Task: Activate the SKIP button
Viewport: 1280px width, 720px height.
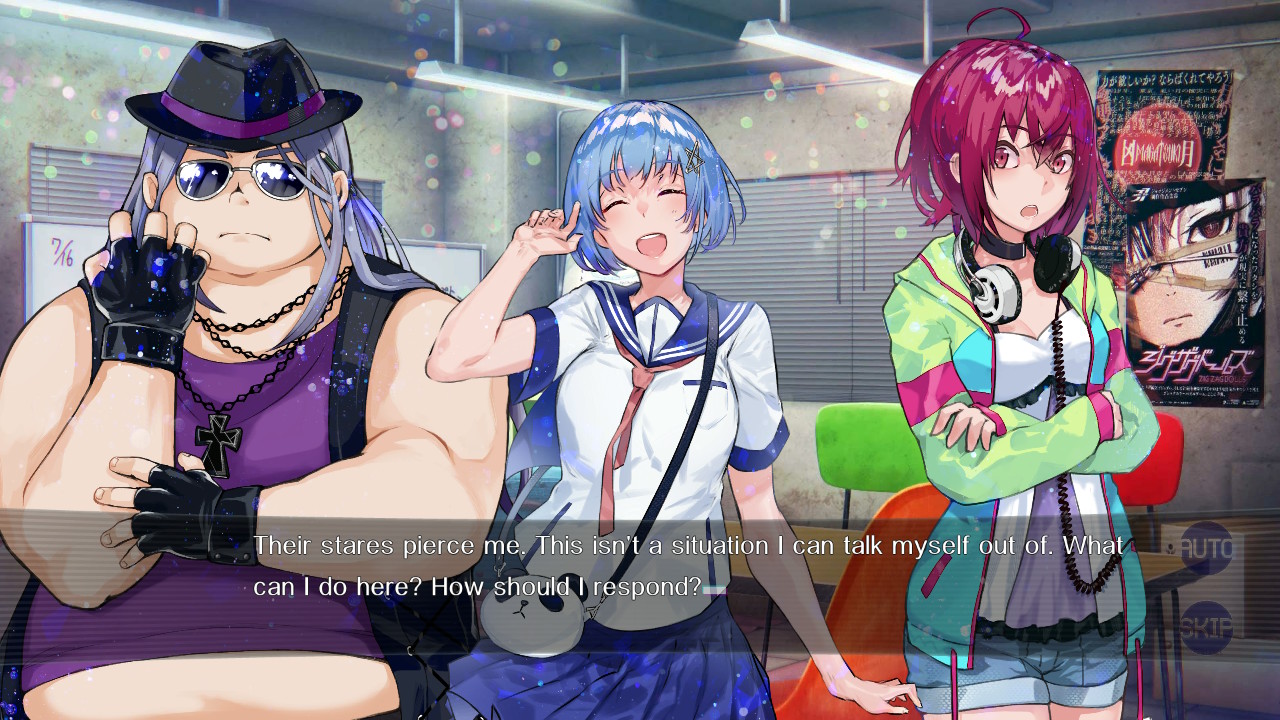Action: tap(1206, 627)
